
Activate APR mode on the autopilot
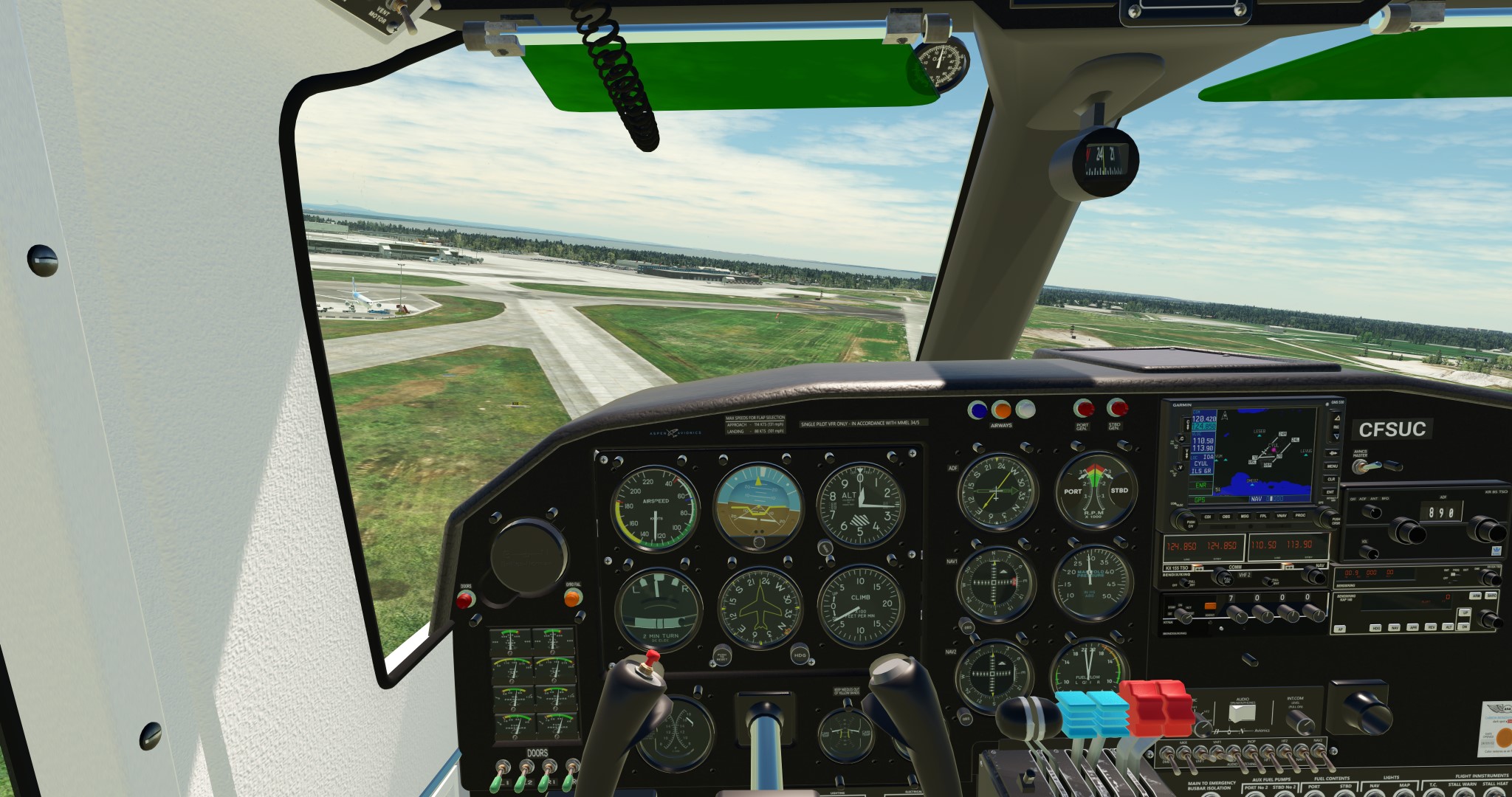[x=1412, y=628]
